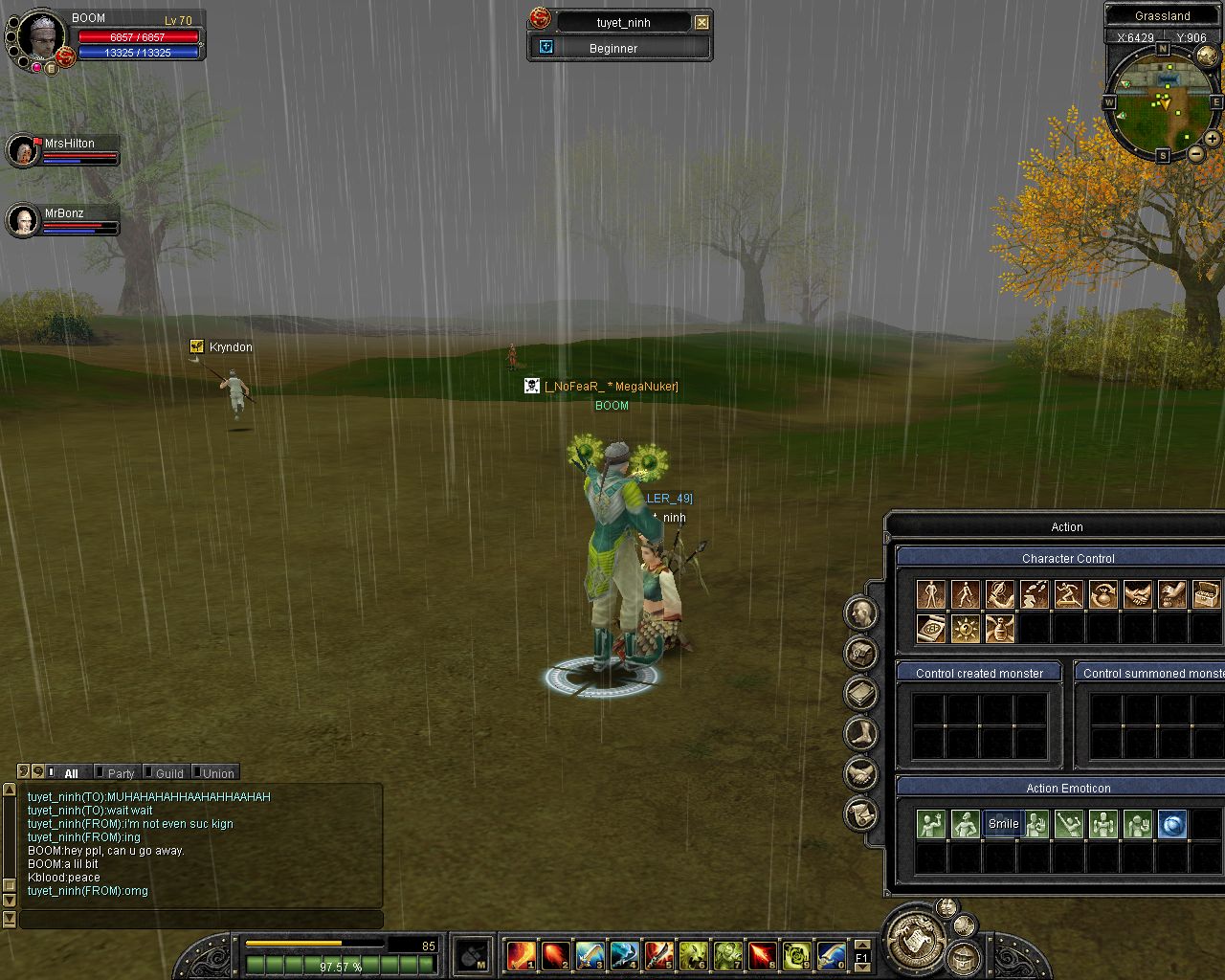Use the blue orb emoticon action
The width and height of the screenshot is (1225, 980).
[x=1171, y=824]
